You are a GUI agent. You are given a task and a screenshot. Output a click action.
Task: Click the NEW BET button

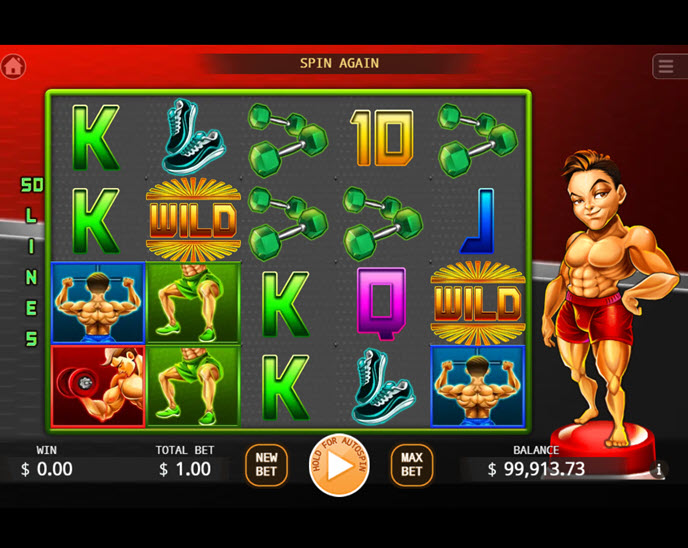pyautogui.click(x=266, y=465)
